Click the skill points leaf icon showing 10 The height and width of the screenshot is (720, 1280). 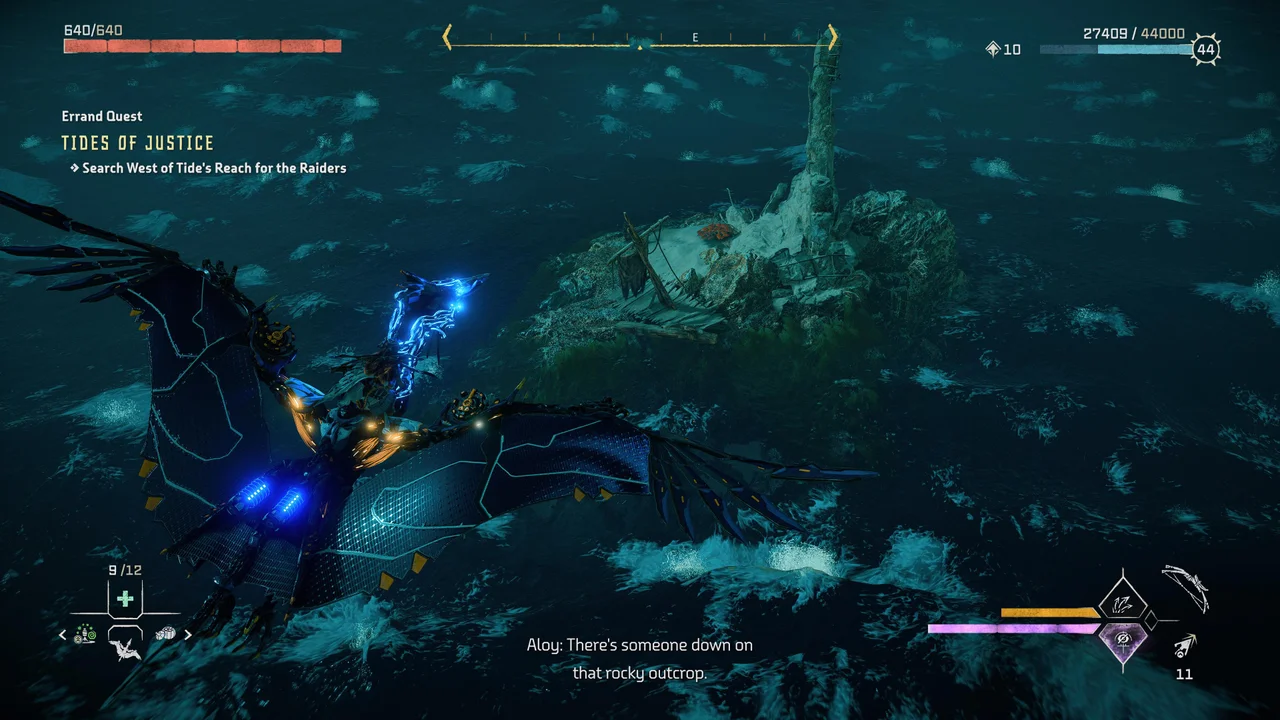(x=1000, y=48)
